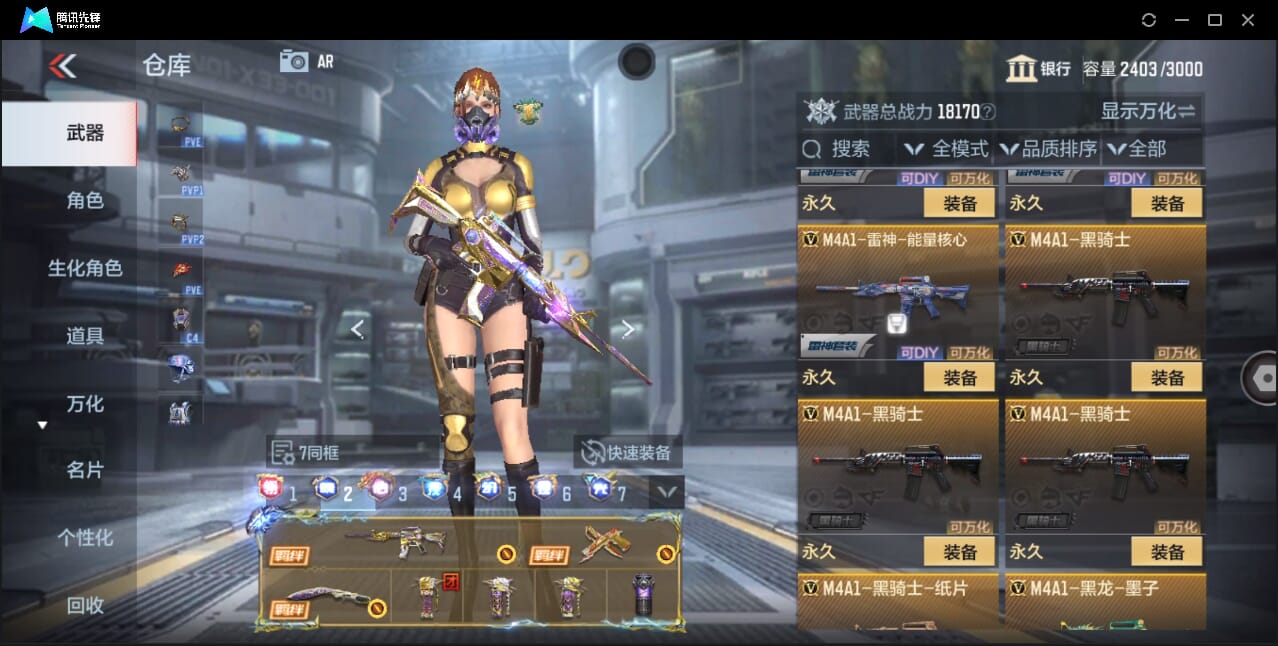This screenshot has width=1278, height=646.
Task: Open the 生化角色 category
Action: pyautogui.click(x=85, y=268)
